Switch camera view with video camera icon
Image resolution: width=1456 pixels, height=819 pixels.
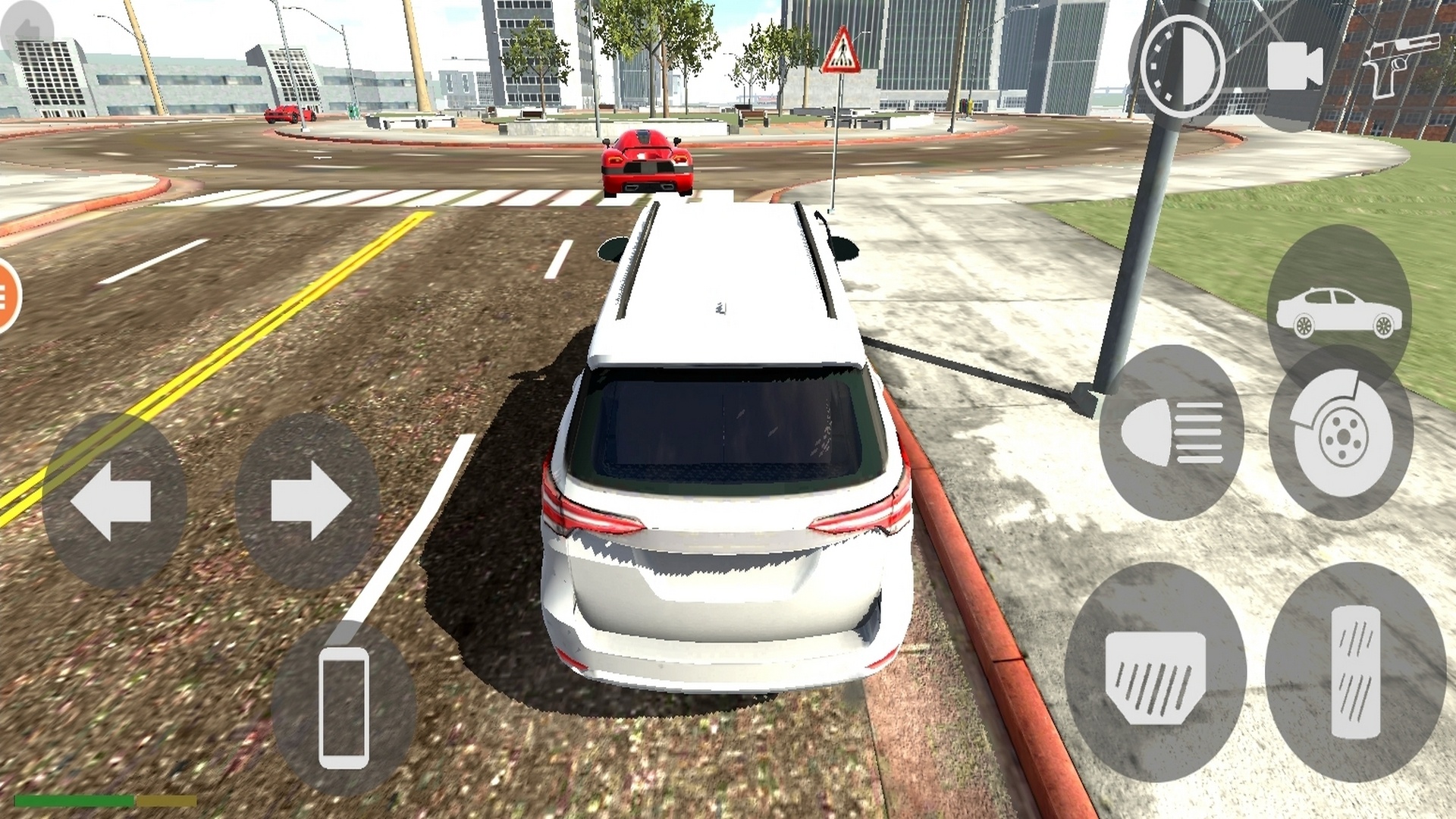pos(1294,66)
